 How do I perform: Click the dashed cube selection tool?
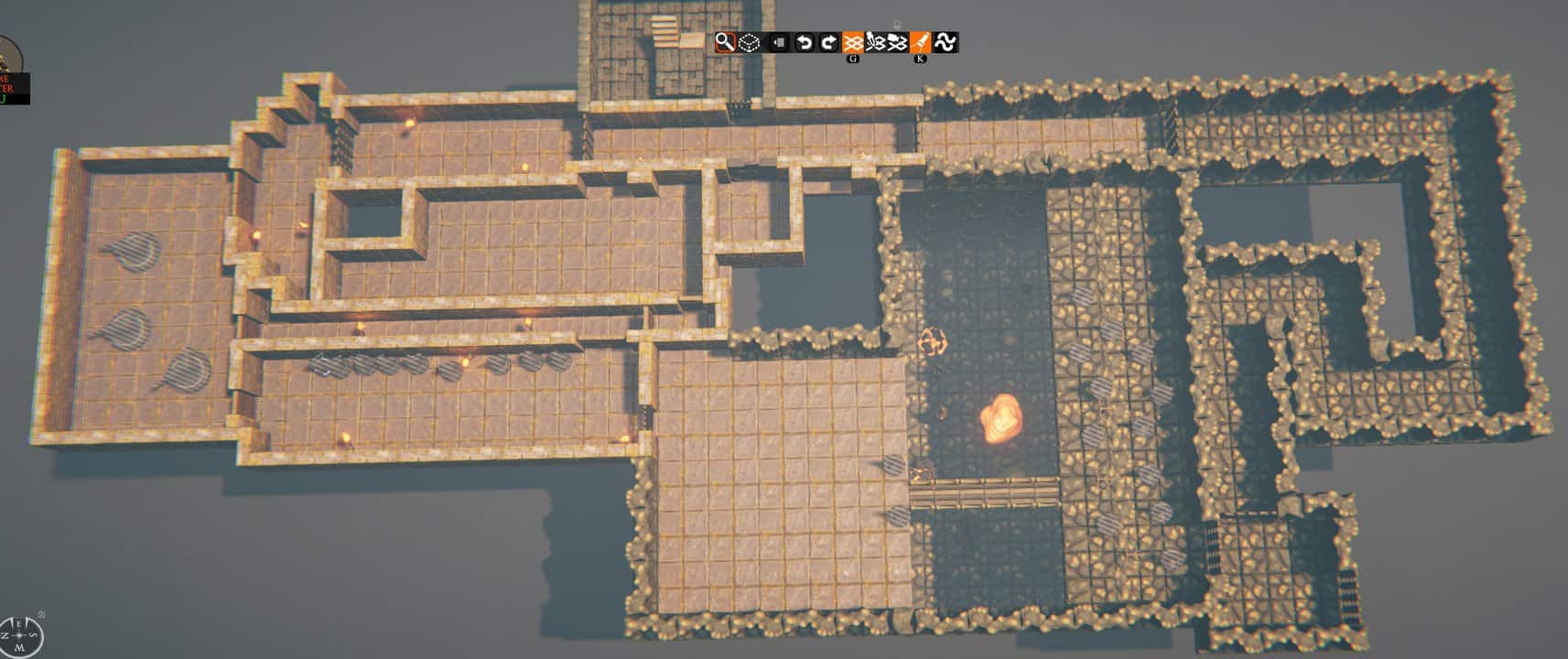pos(748,42)
